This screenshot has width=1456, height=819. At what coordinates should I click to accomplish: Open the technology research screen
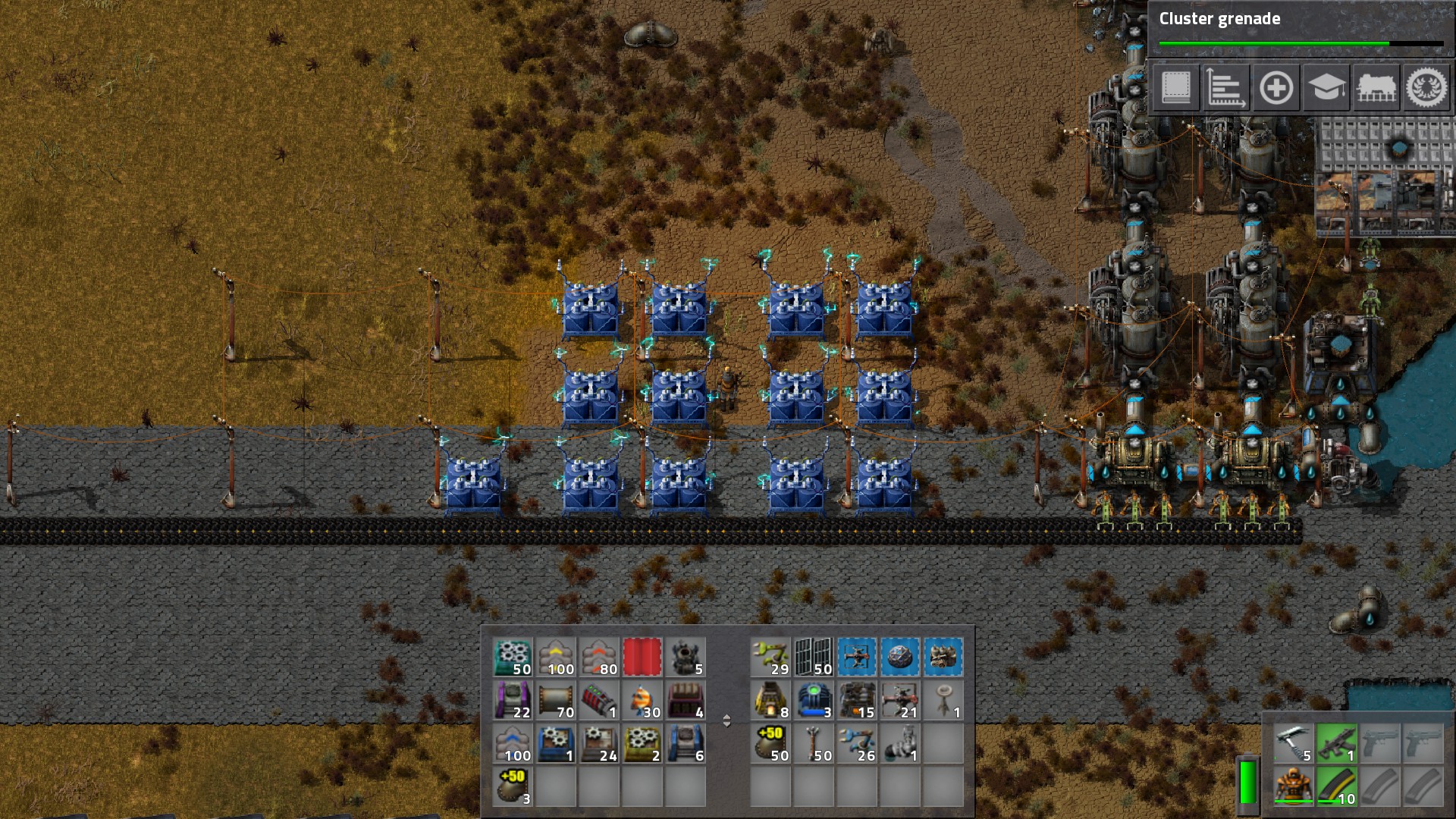1326,88
